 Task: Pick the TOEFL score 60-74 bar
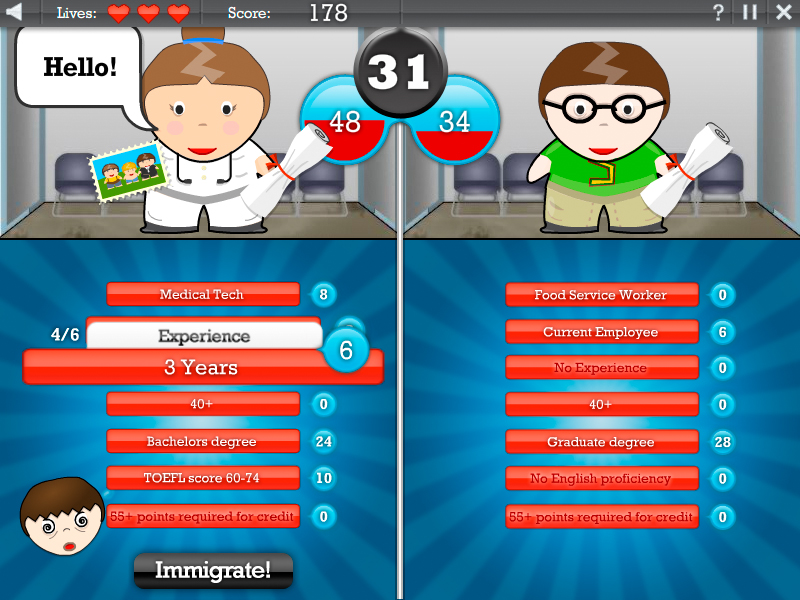coord(202,478)
